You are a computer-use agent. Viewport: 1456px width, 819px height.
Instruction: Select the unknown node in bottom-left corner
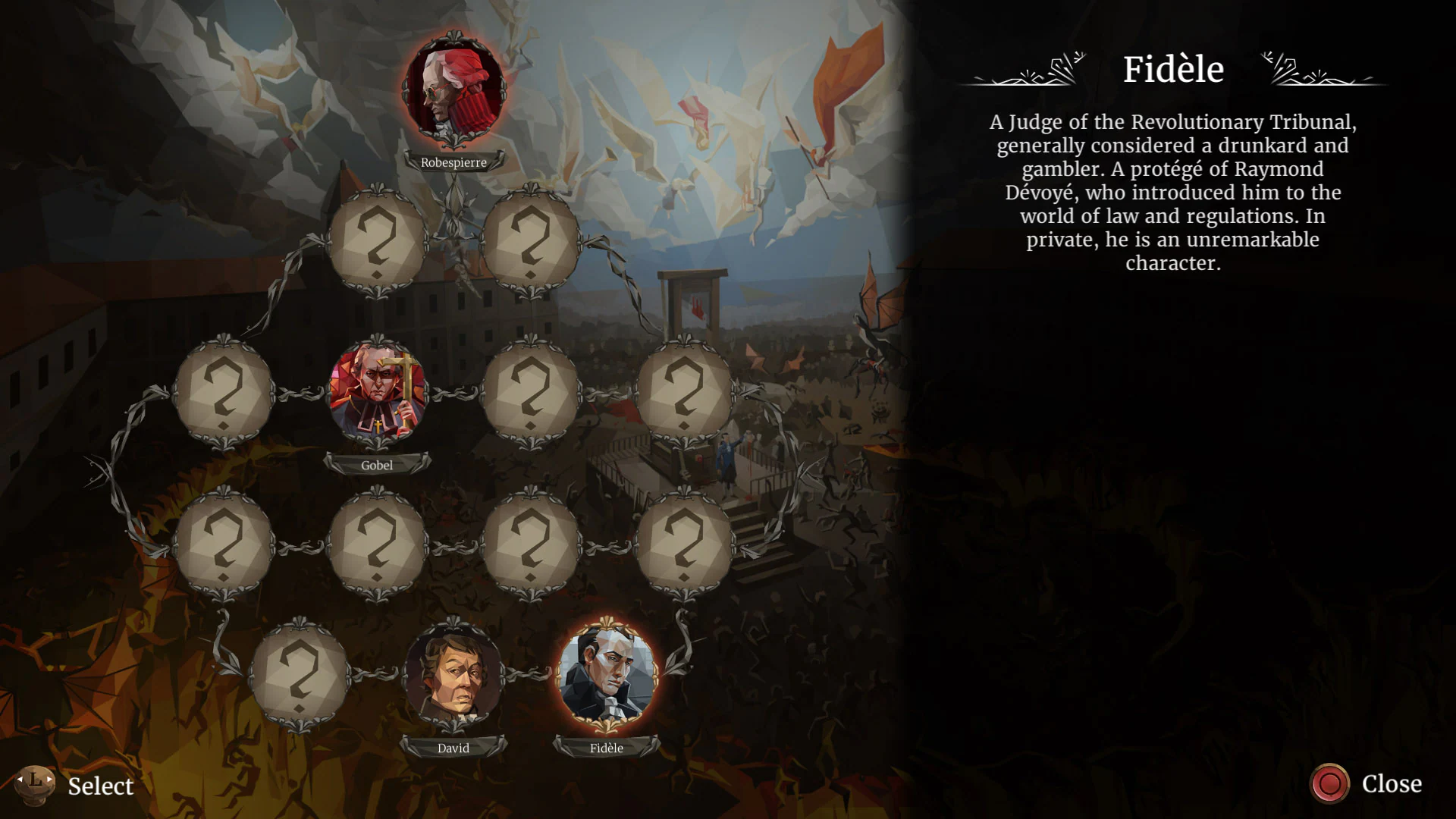pyautogui.click(x=300, y=679)
